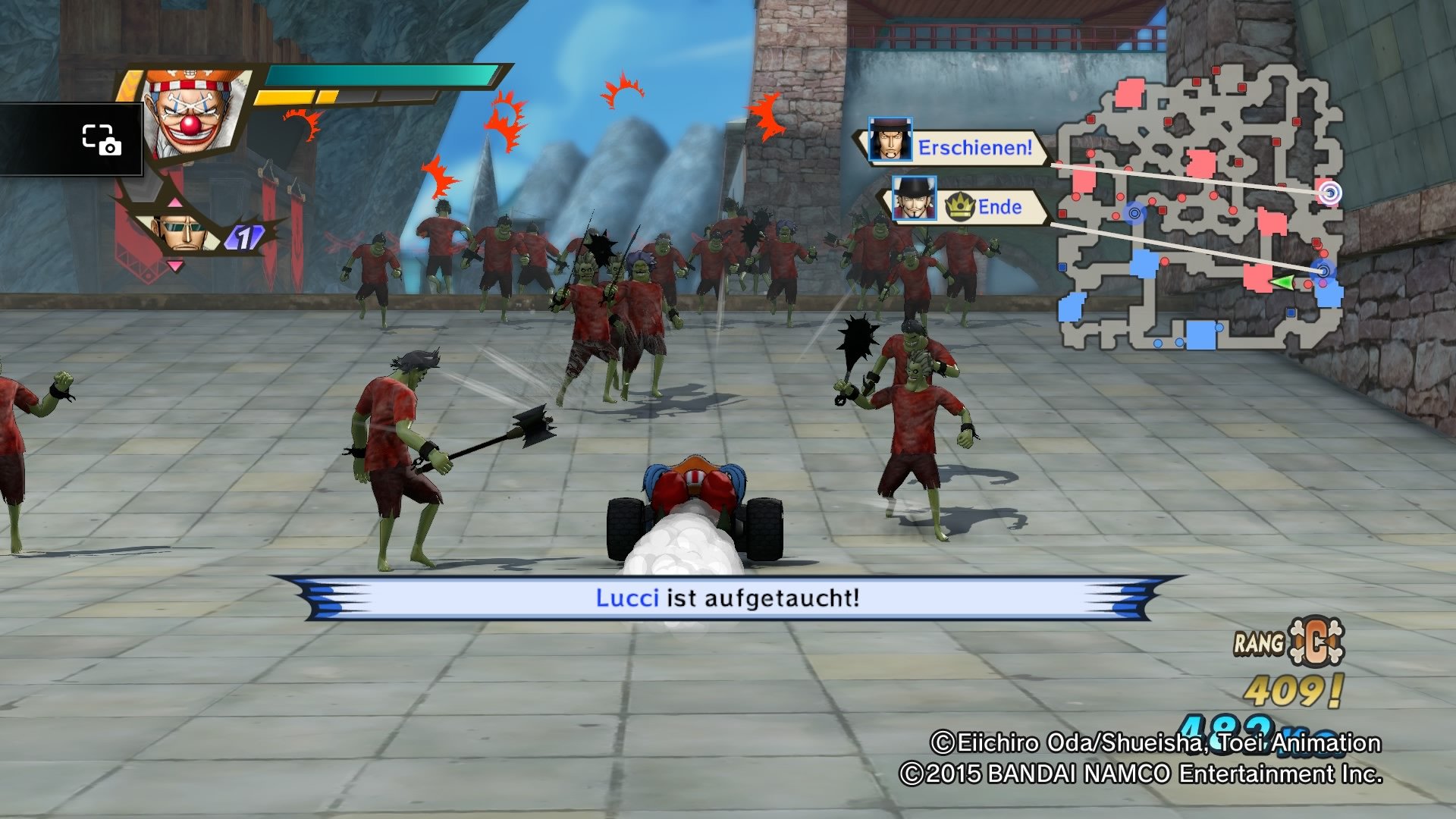
Task: Click the gold crown icon beside Ende
Action: [962, 205]
